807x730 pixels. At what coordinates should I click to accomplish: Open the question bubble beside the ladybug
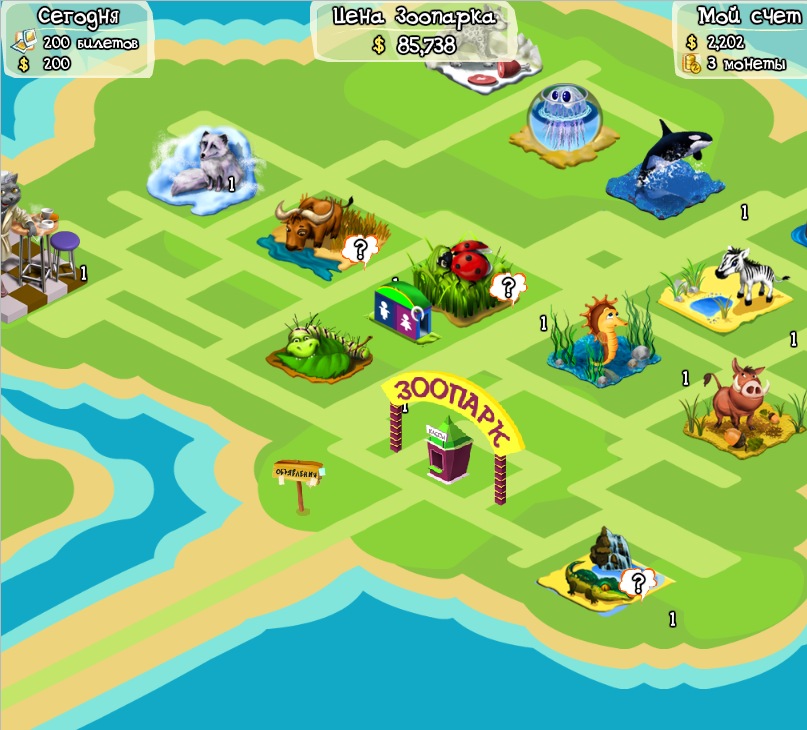coord(507,288)
